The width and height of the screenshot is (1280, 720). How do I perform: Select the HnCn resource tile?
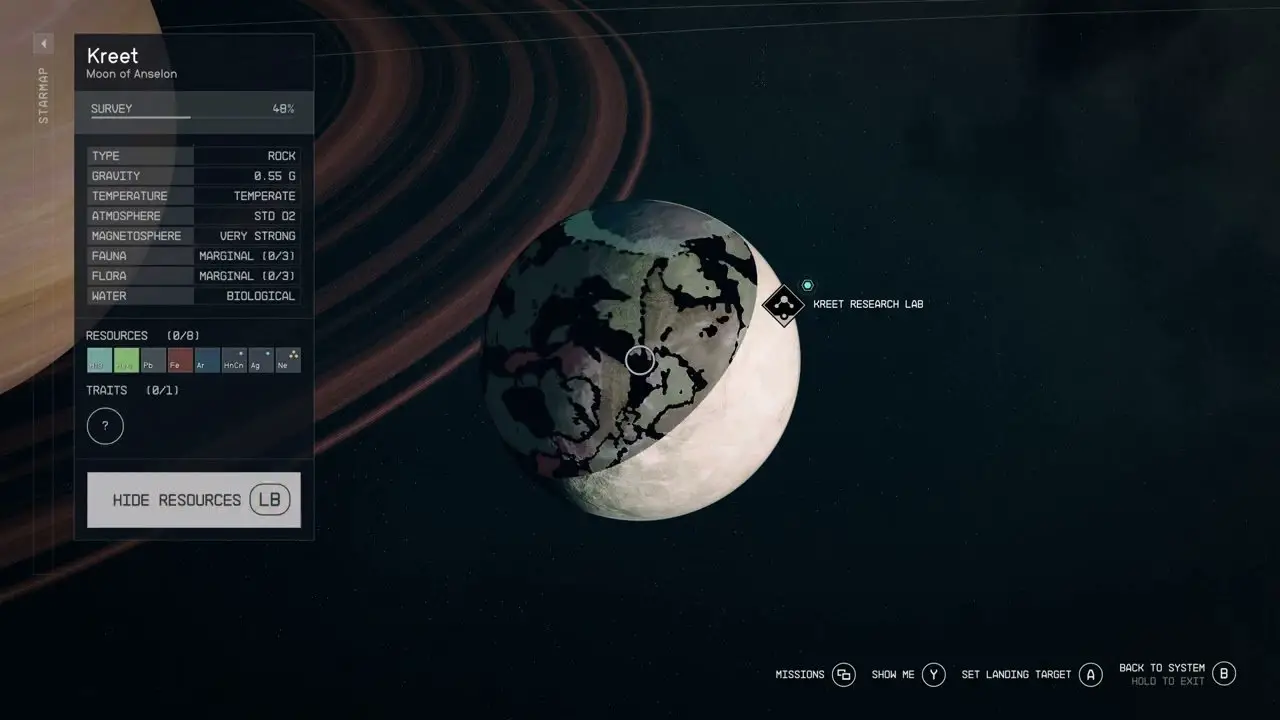(x=234, y=360)
